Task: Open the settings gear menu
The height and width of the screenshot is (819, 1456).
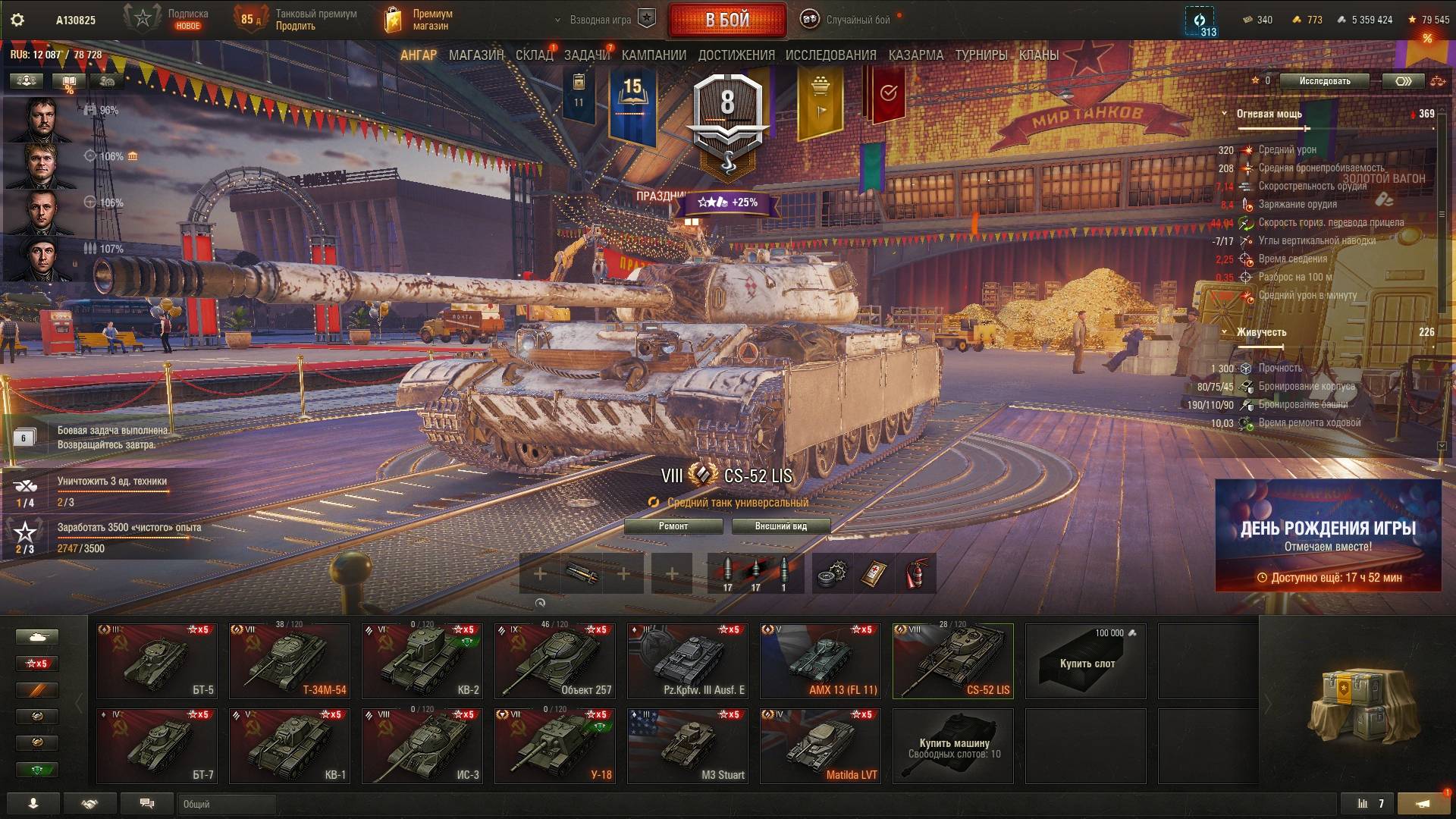Action: click(17, 20)
